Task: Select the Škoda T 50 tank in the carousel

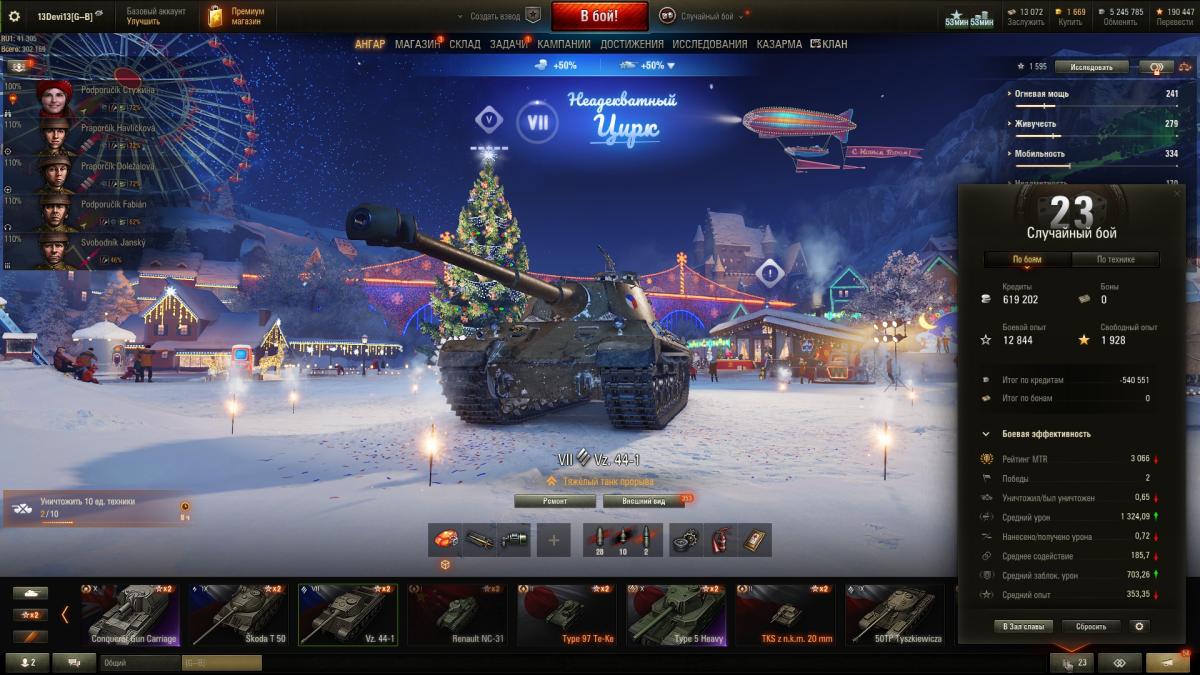Action: coord(238,614)
